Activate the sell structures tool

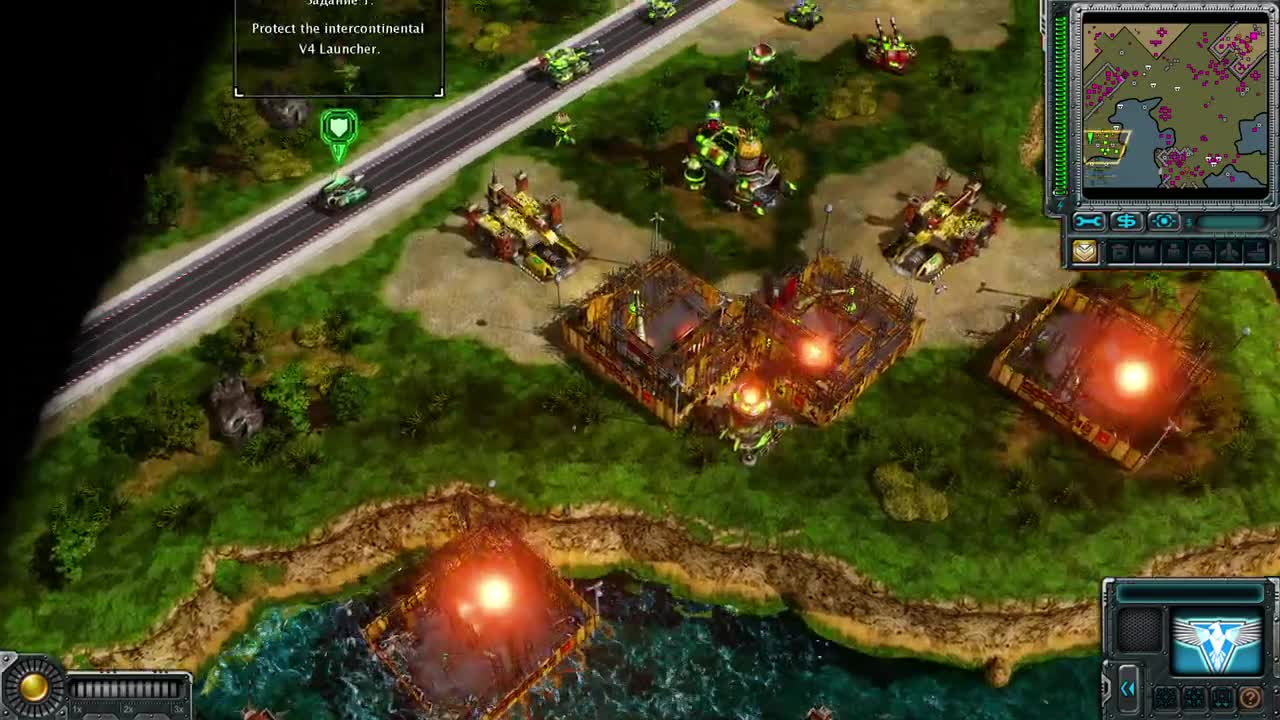point(1128,220)
